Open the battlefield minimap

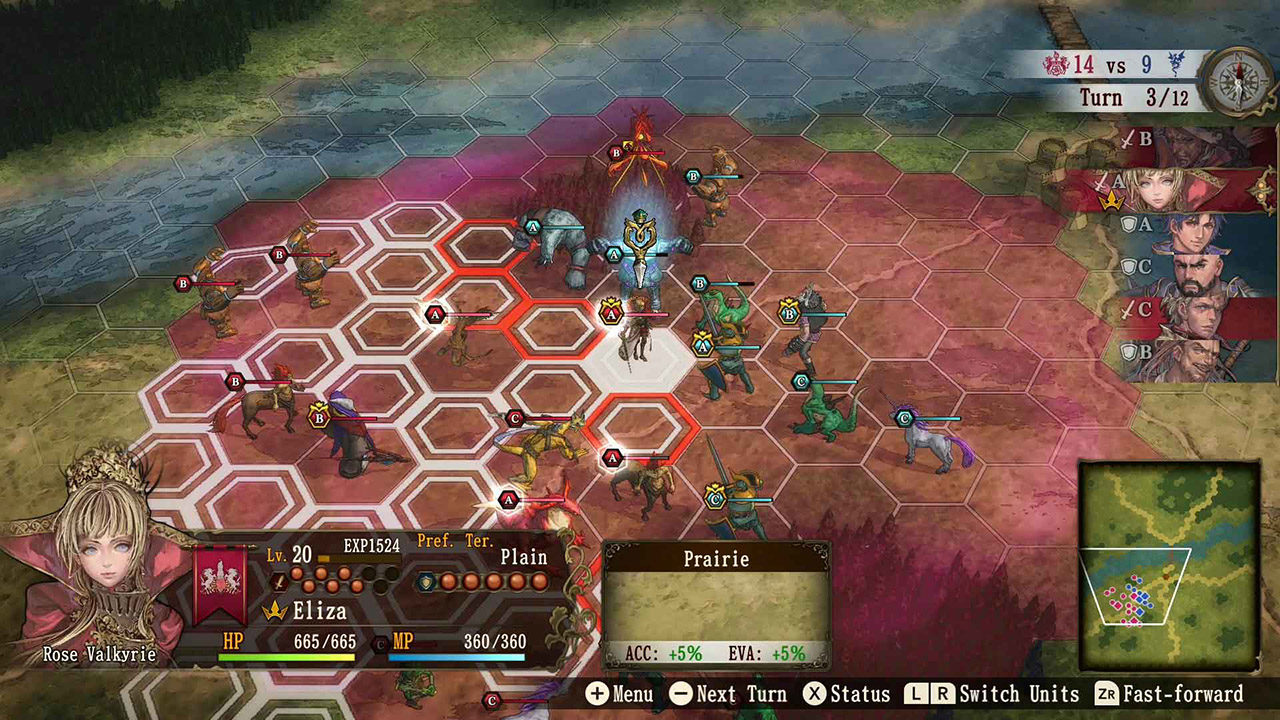tap(1168, 565)
